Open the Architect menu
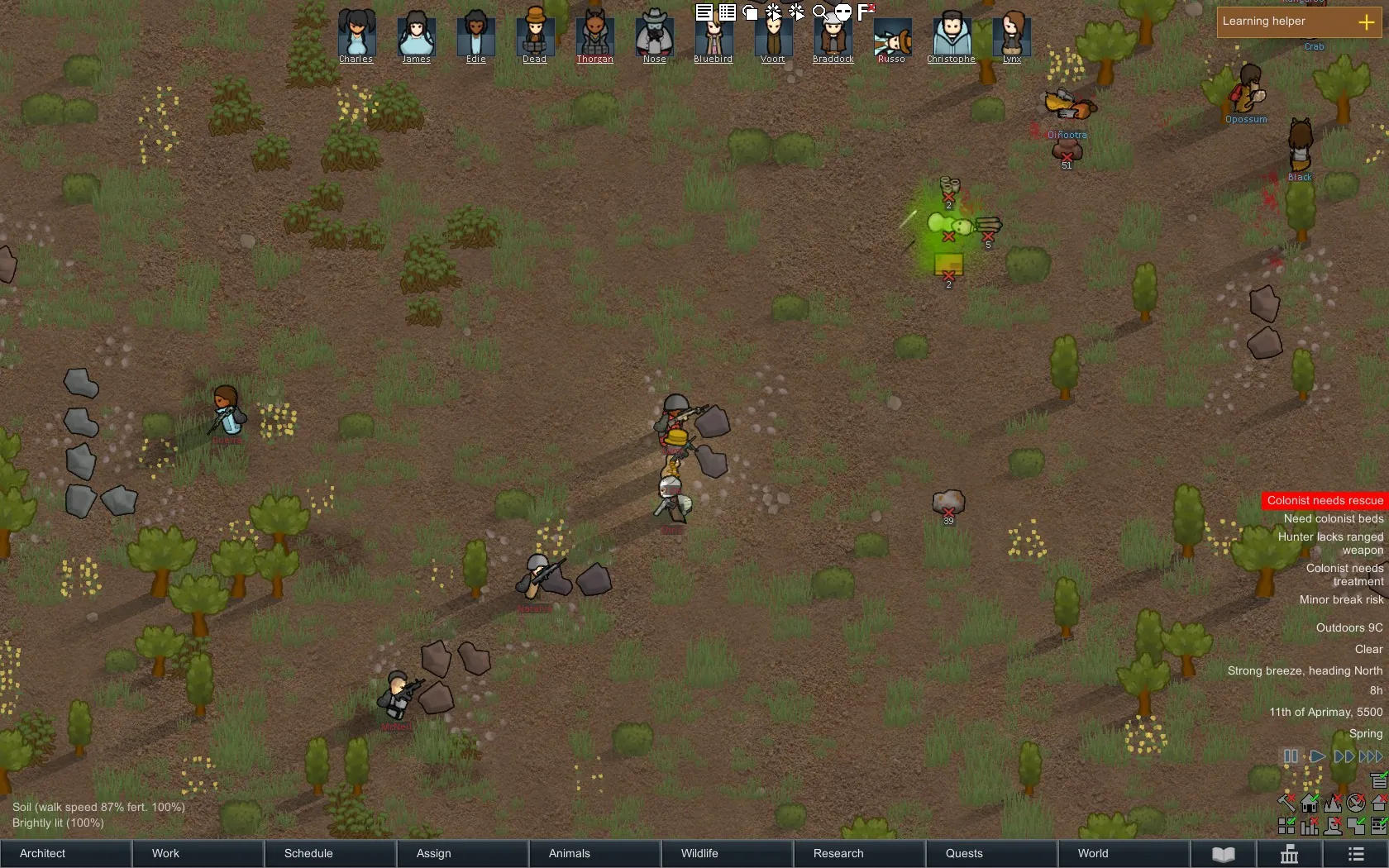 point(66,853)
